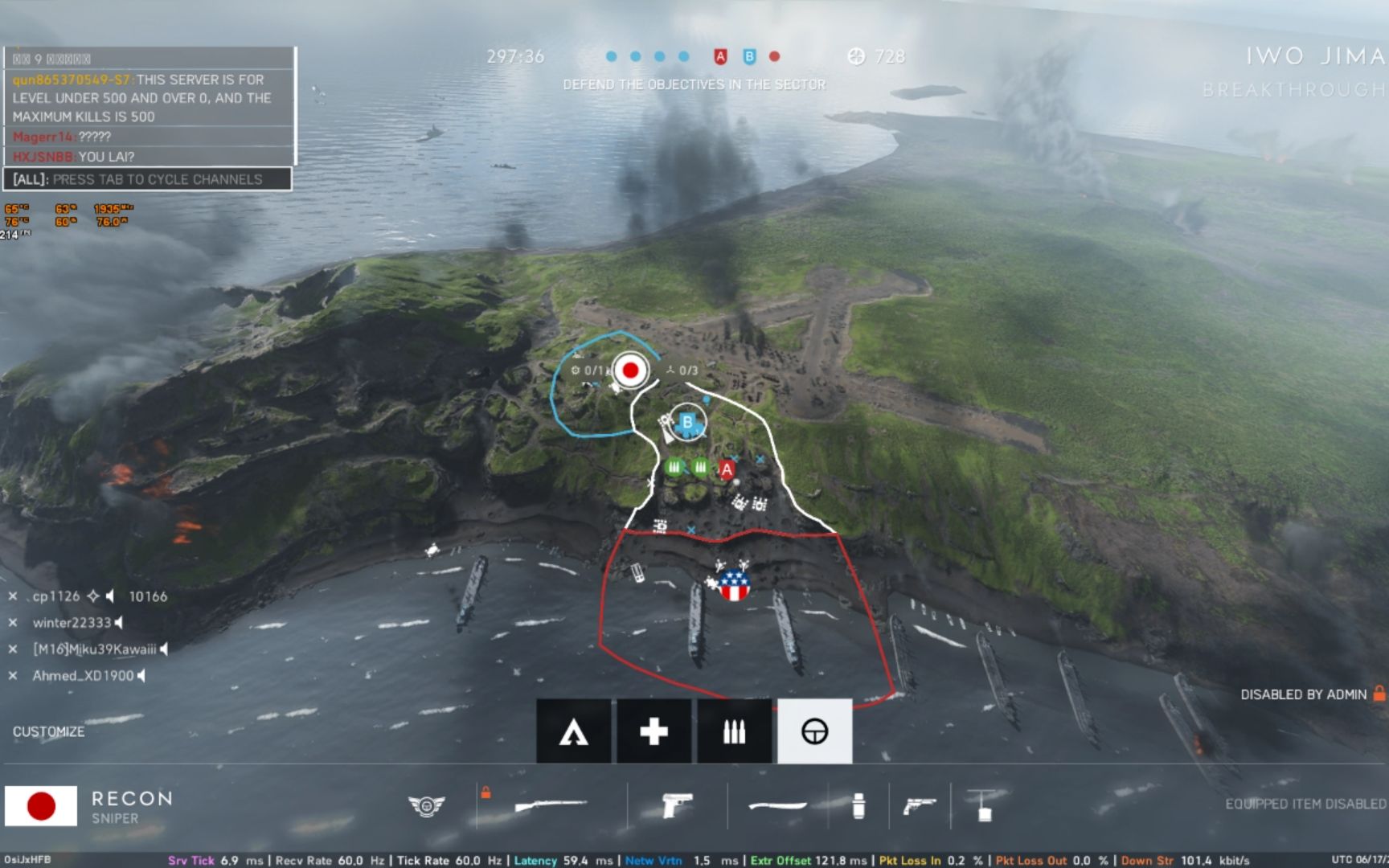The image size is (1389, 868).
Task: Select squad member Ahmed_XD1900
Action: click(83, 676)
